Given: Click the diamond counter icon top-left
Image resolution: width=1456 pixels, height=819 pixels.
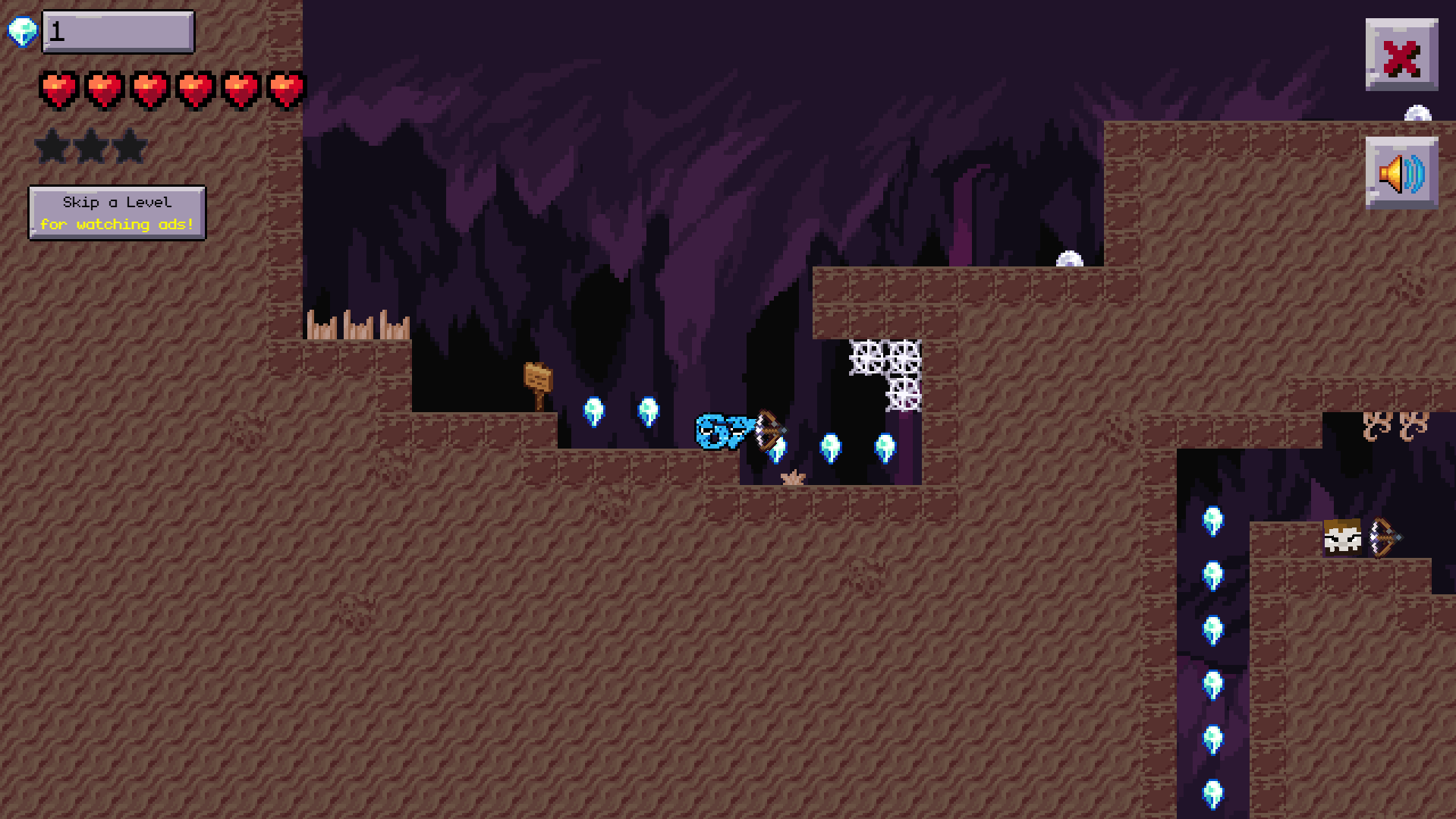Looking at the screenshot, I should pyautogui.click(x=23, y=33).
